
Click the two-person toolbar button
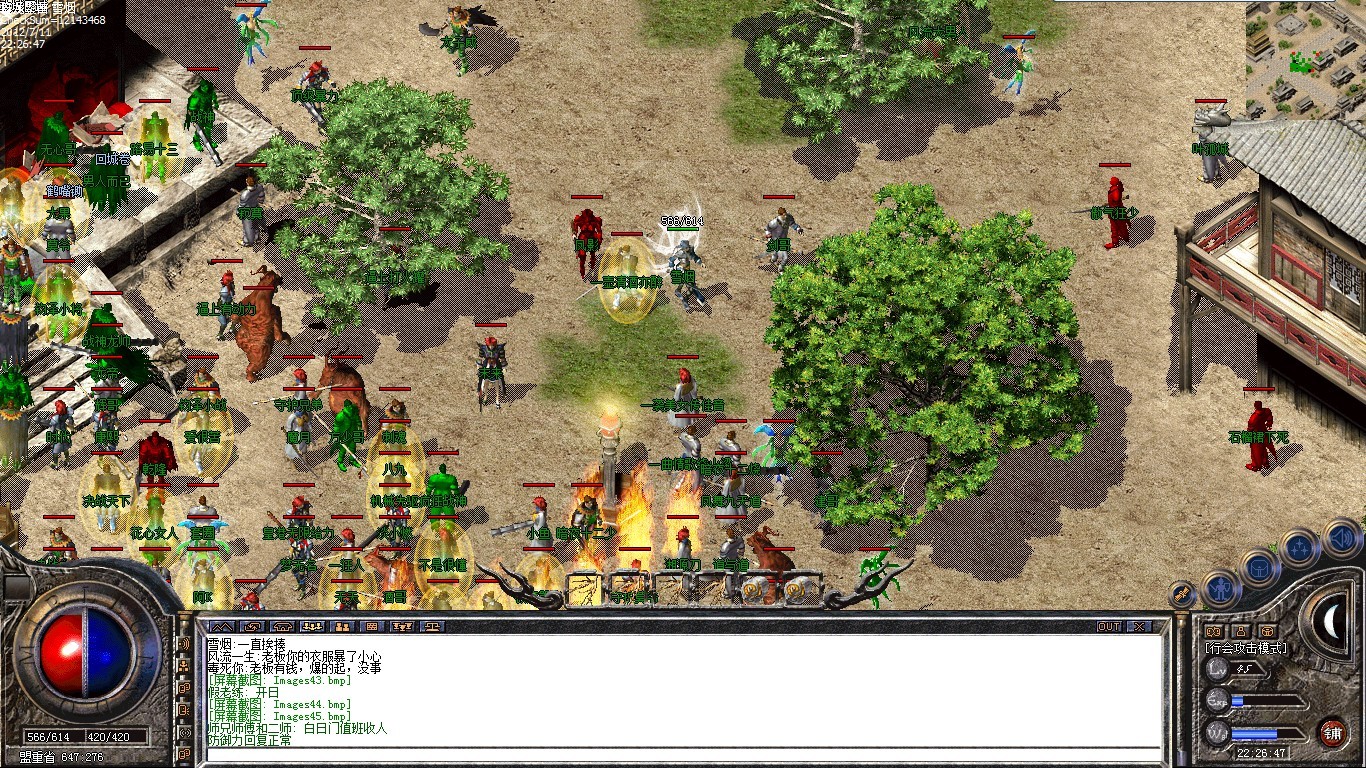[342, 627]
